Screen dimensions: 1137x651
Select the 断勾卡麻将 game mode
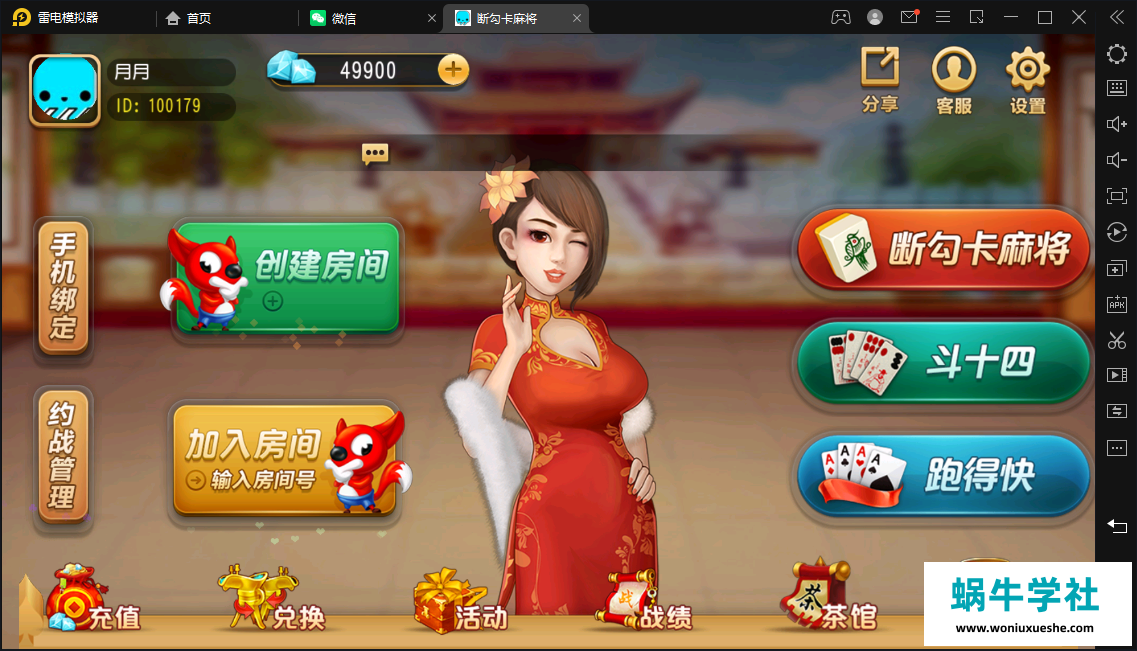click(x=944, y=249)
